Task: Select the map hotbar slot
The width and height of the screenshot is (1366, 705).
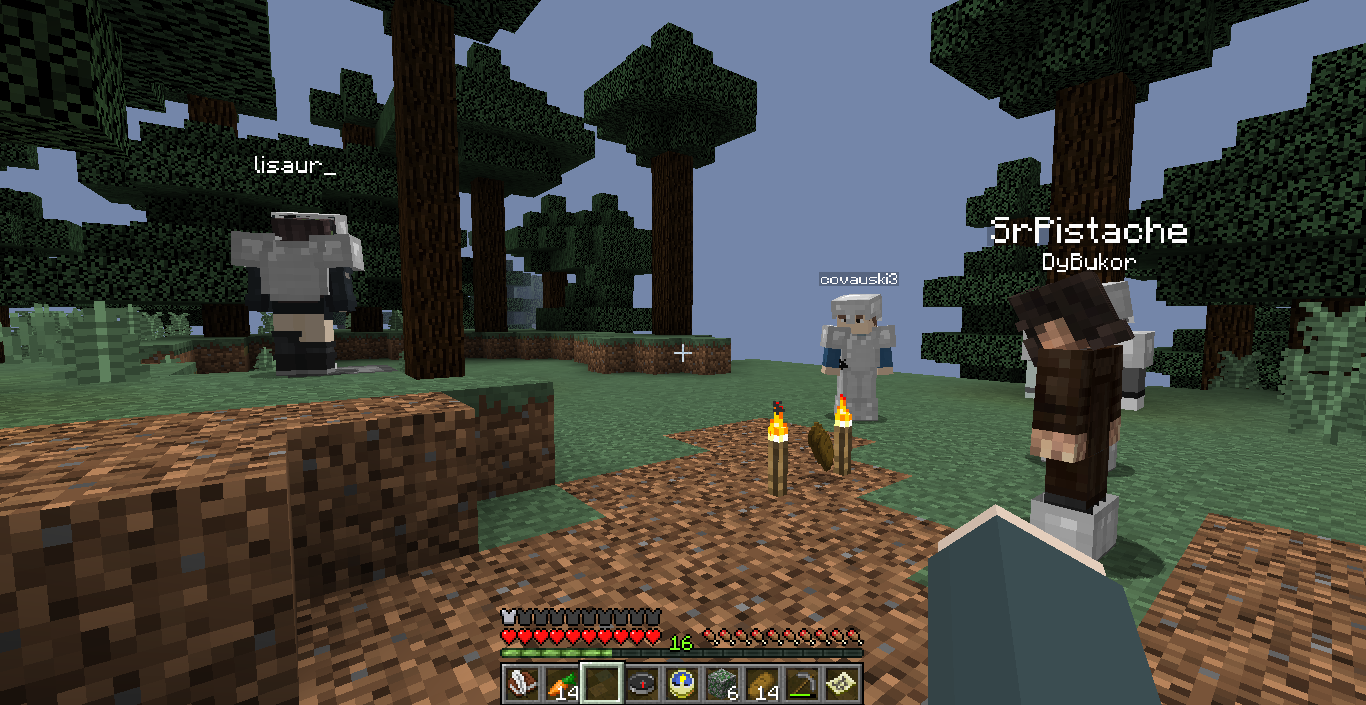Action: click(842, 684)
